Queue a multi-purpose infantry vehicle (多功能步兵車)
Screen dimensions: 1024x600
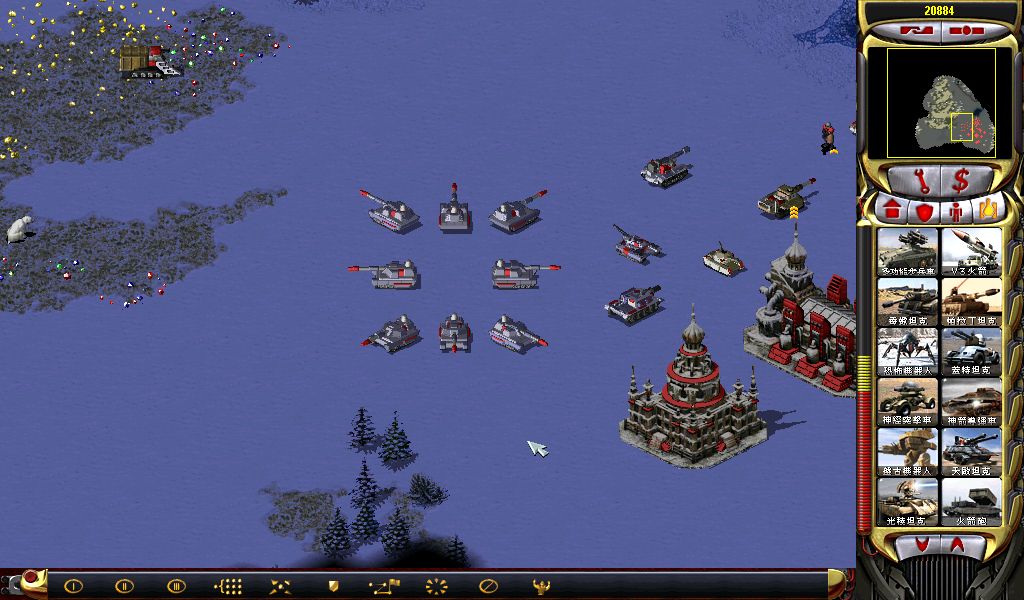tap(908, 252)
